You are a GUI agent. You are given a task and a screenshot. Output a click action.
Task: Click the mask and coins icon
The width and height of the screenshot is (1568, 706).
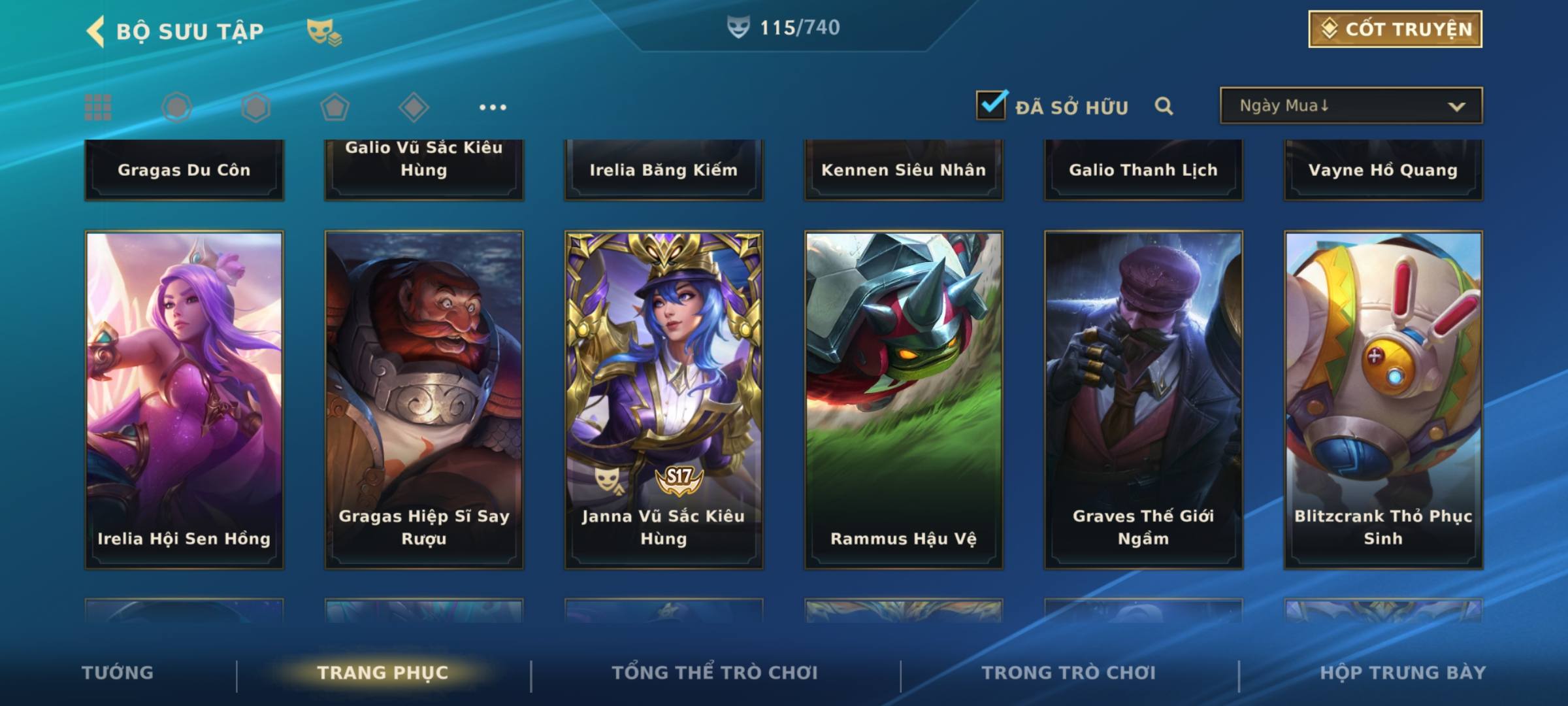pyautogui.click(x=324, y=31)
